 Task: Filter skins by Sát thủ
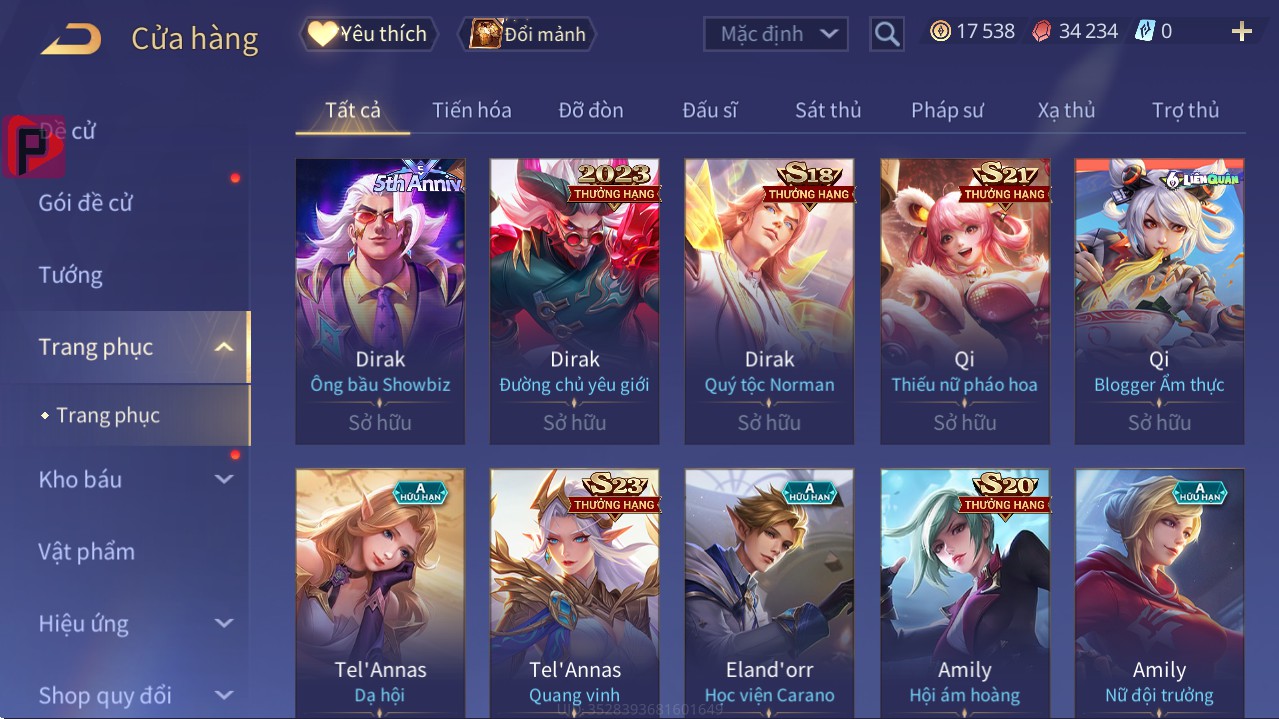pyautogui.click(x=828, y=110)
